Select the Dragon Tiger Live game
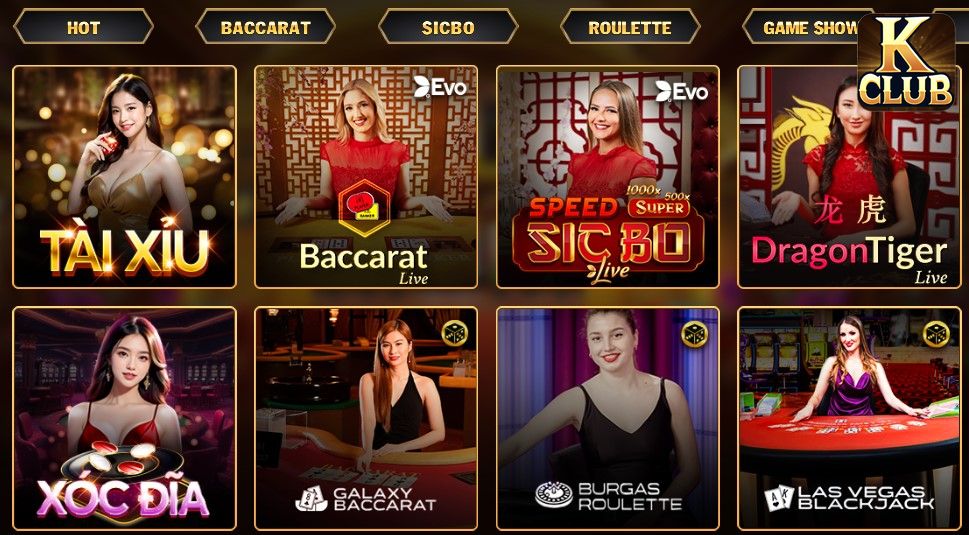 click(x=848, y=177)
